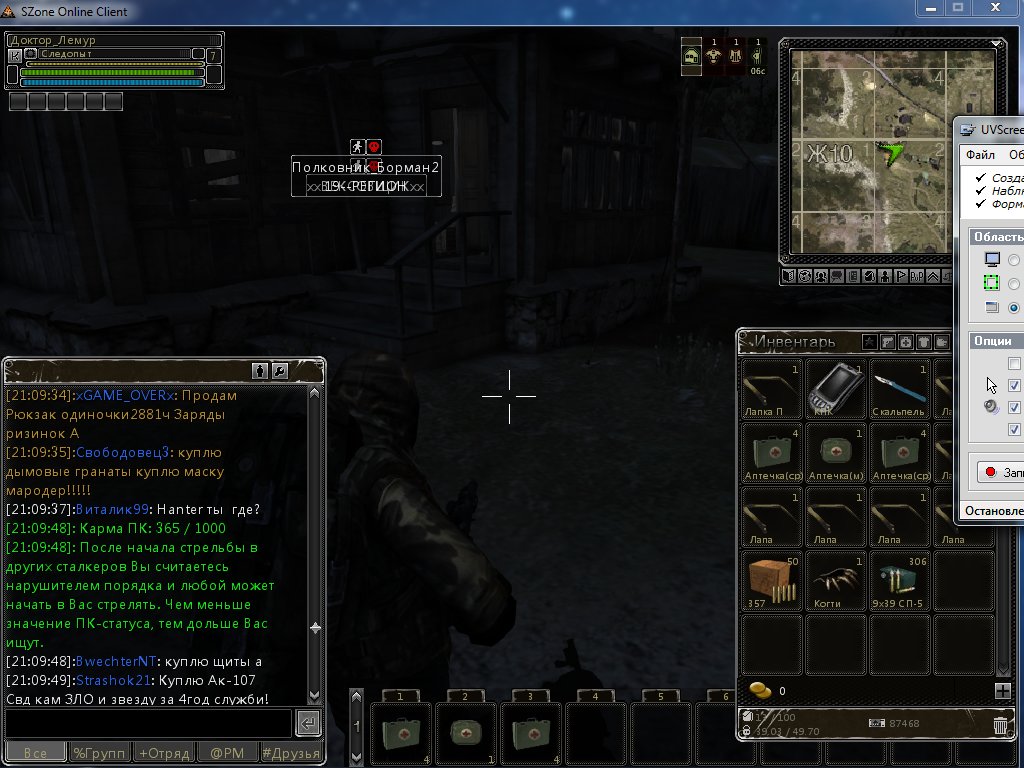Choose the 357 ammo crate slot
This screenshot has height=768, width=1024.
tap(773, 579)
